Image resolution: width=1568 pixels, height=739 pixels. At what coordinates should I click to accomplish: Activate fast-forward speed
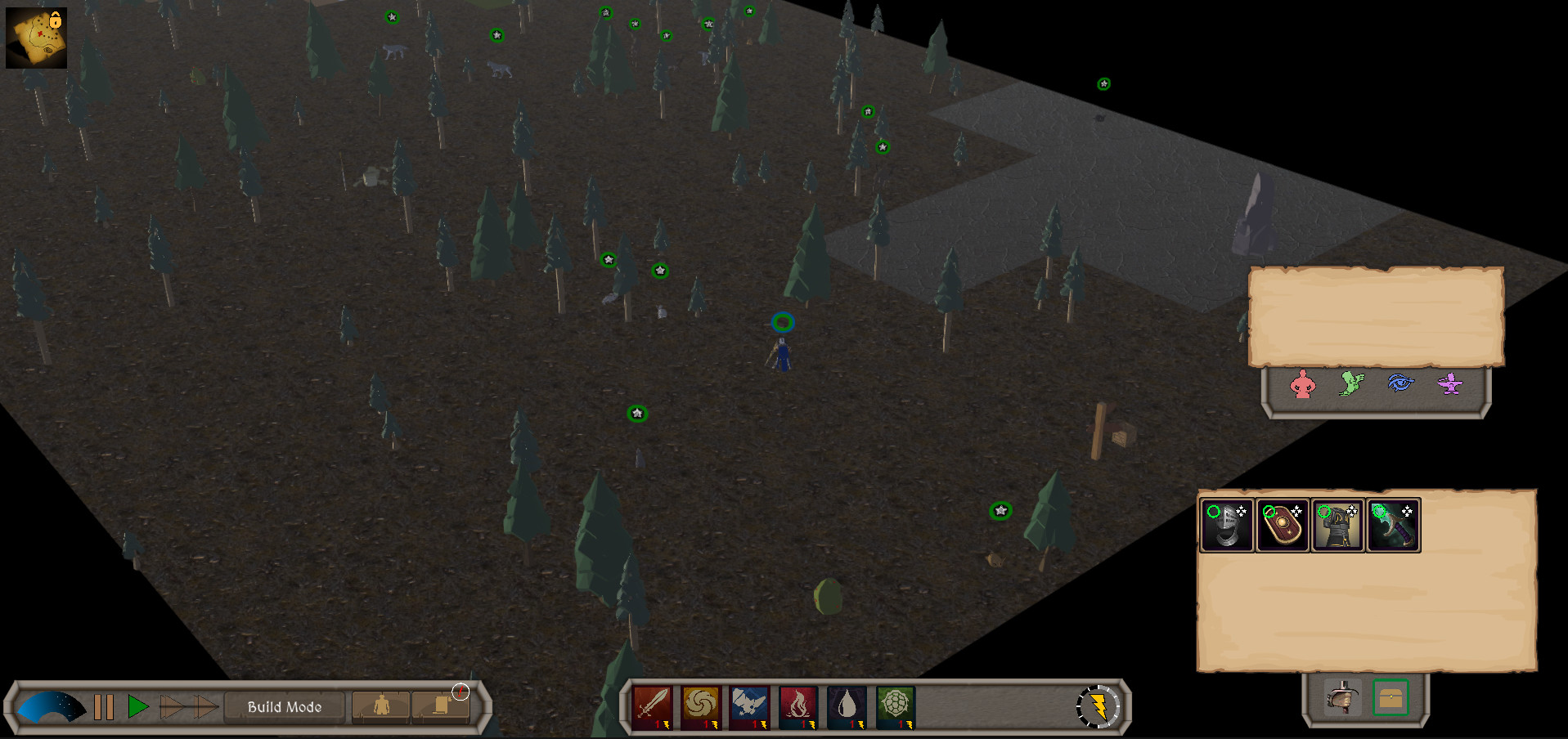pos(189,706)
